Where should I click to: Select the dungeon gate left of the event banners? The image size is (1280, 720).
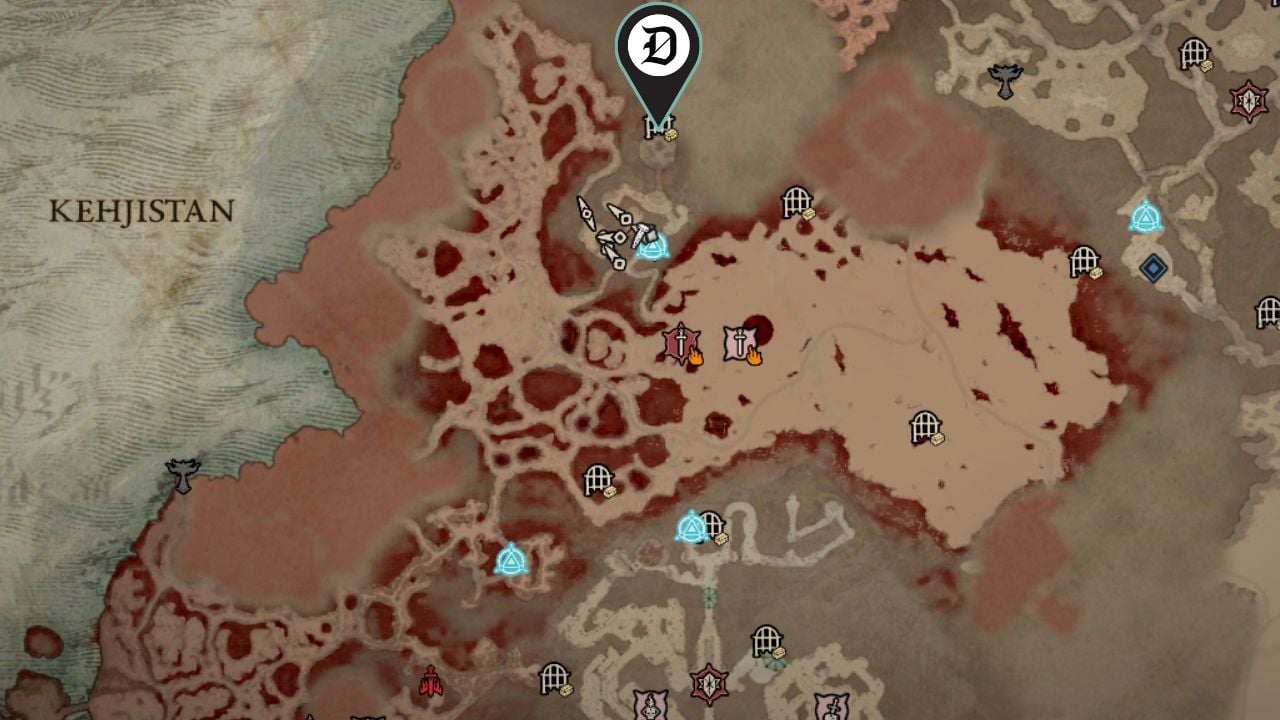tap(600, 480)
